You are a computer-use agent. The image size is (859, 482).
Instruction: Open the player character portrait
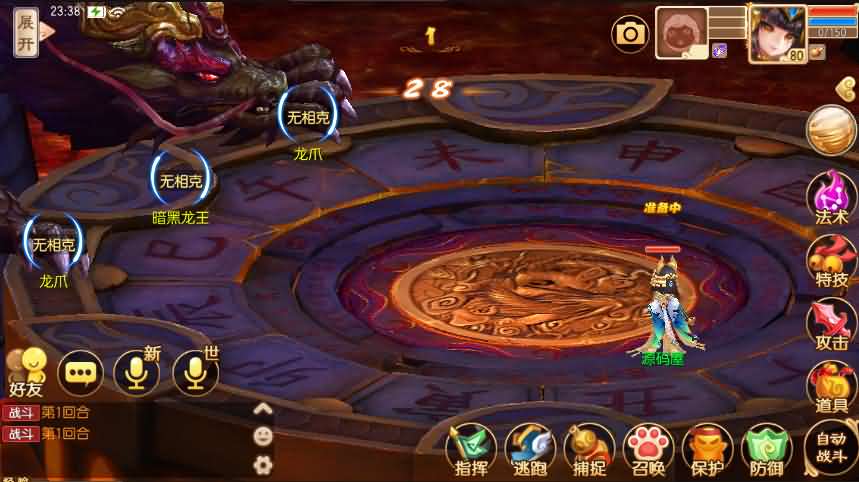(777, 32)
